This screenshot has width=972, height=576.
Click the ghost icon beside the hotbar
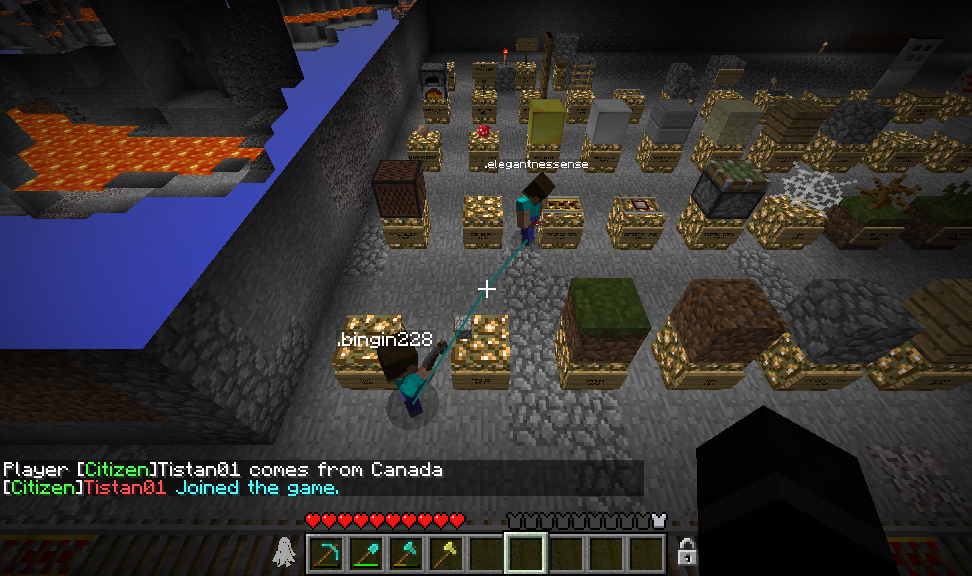click(x=285, y=551)
